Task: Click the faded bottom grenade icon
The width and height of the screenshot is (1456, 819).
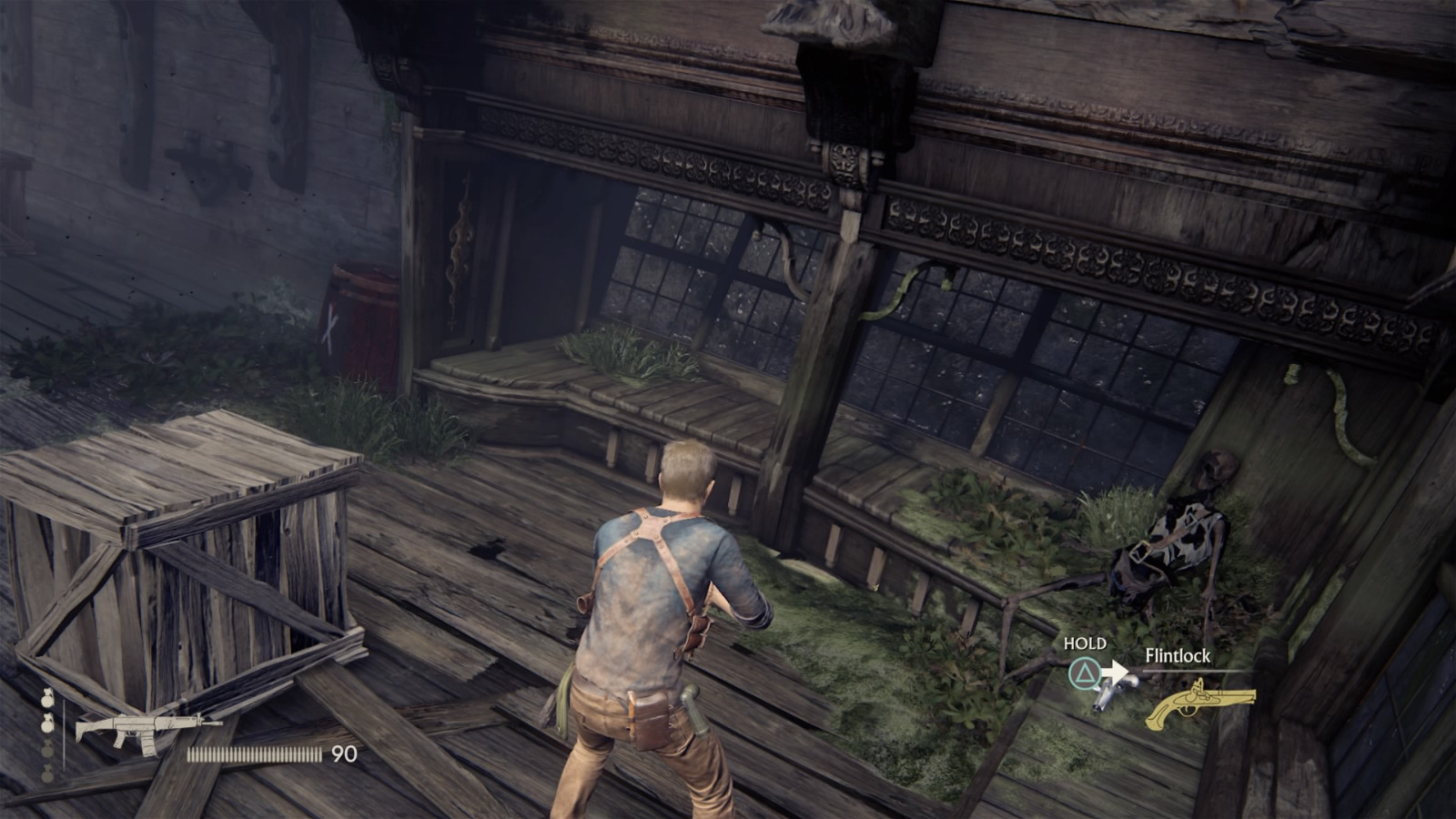Action: coord(47,773)
